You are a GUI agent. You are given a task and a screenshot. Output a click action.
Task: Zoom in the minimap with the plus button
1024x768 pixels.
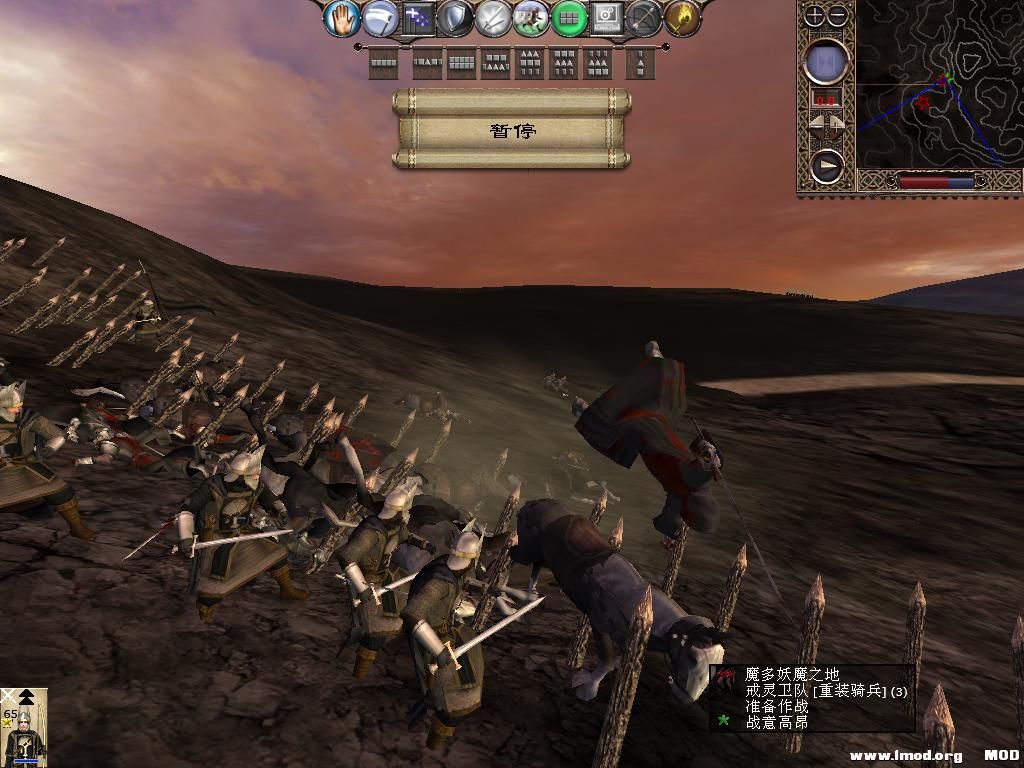[815, 16]
